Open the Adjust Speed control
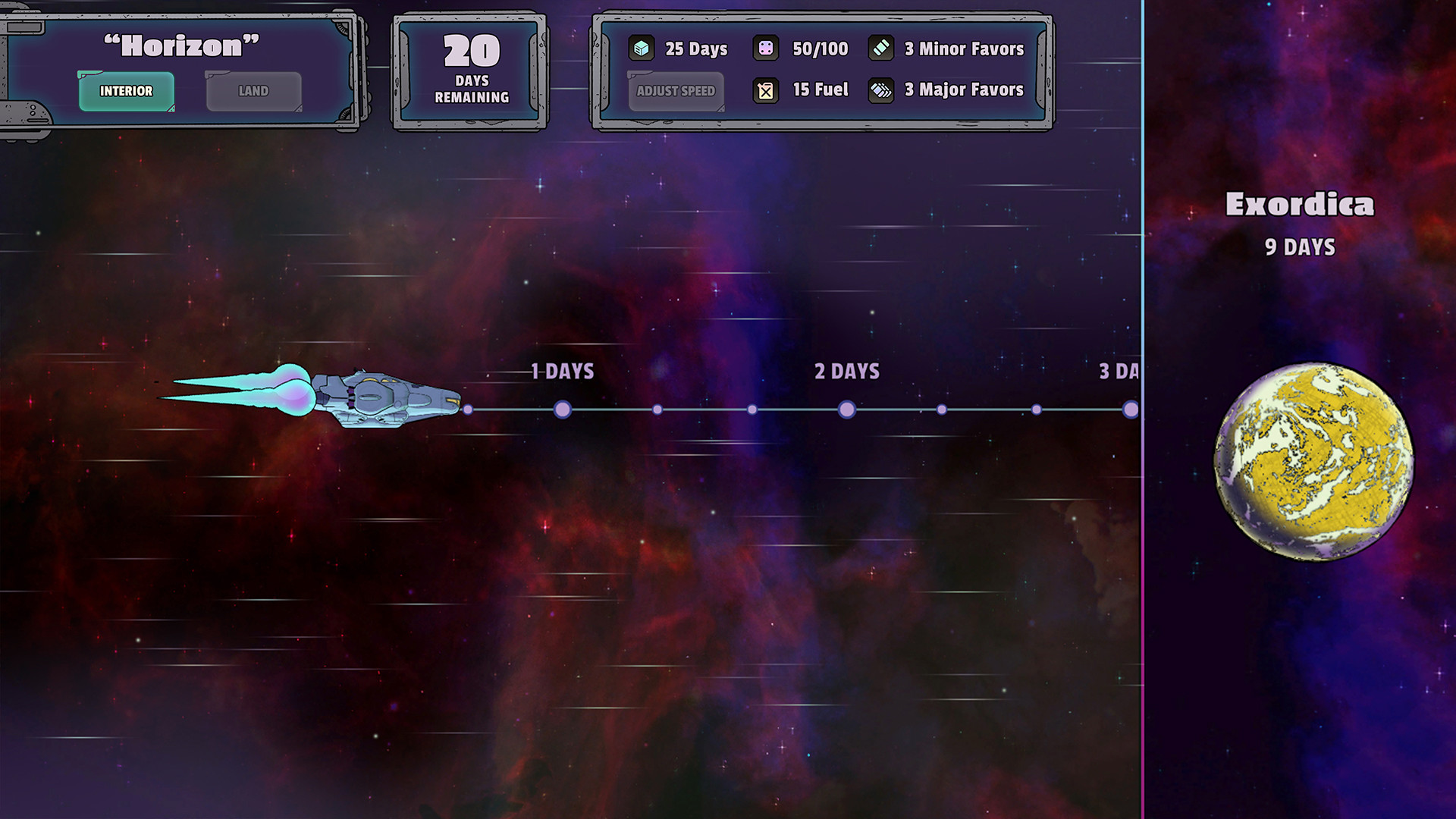Viewport: 1456px width, 819px height. [x=675, y=91]
